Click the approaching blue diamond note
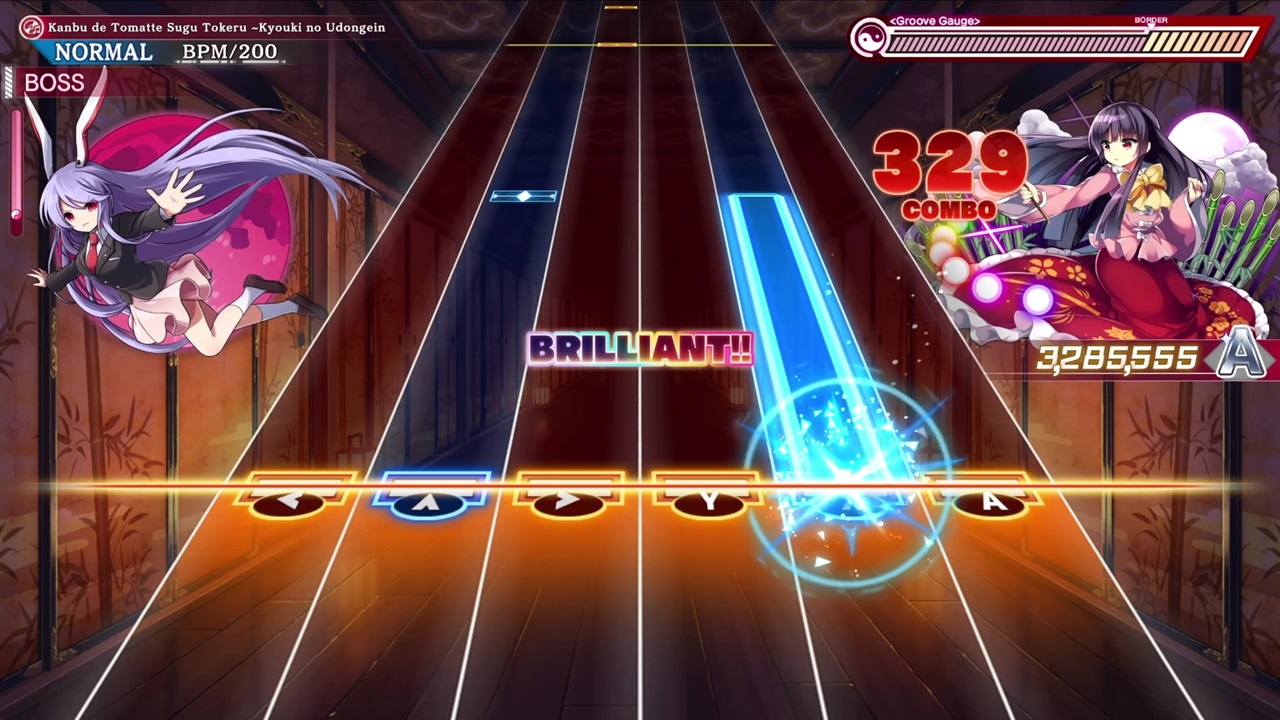The width and height of the screenshot is (1280, 720). [524, 196]
